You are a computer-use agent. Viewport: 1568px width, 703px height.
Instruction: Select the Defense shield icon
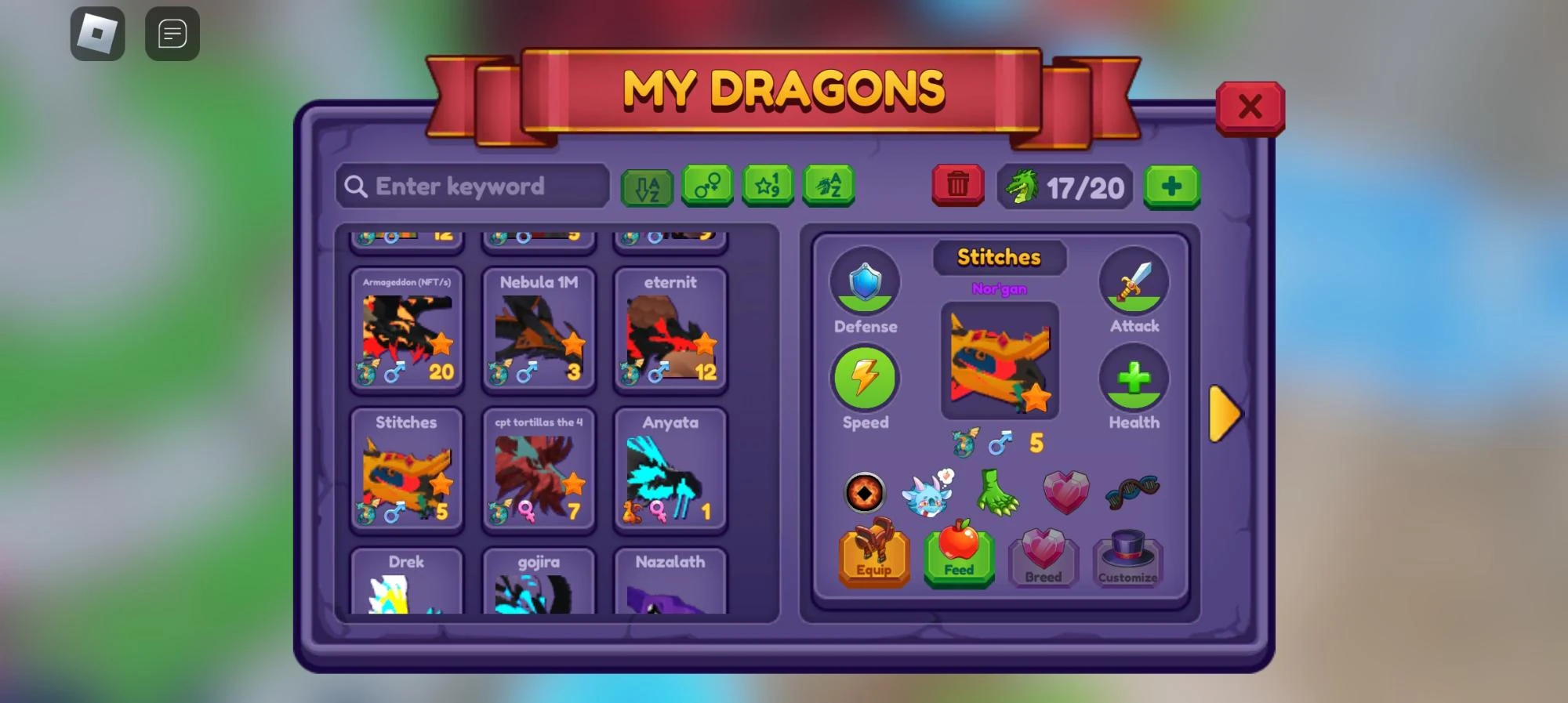click(x=865, y=282)
